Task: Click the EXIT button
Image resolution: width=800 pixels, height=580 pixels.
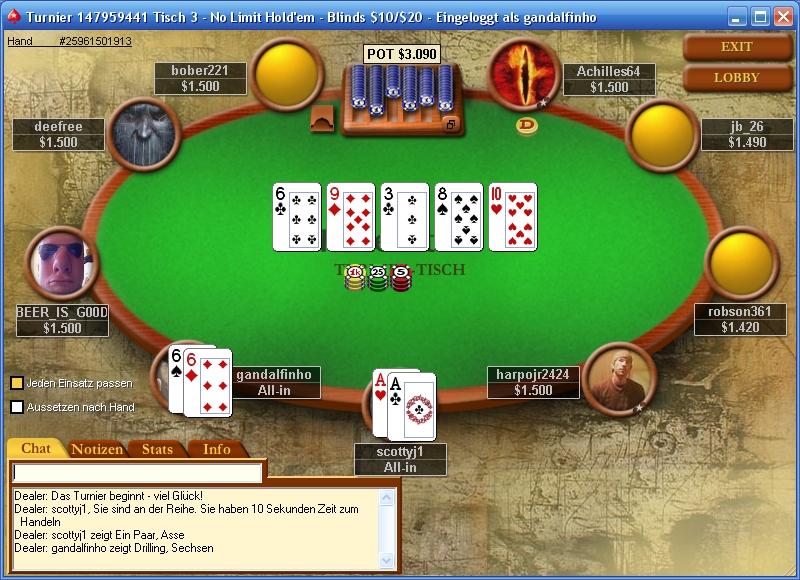Action: [x=736, y=46]
